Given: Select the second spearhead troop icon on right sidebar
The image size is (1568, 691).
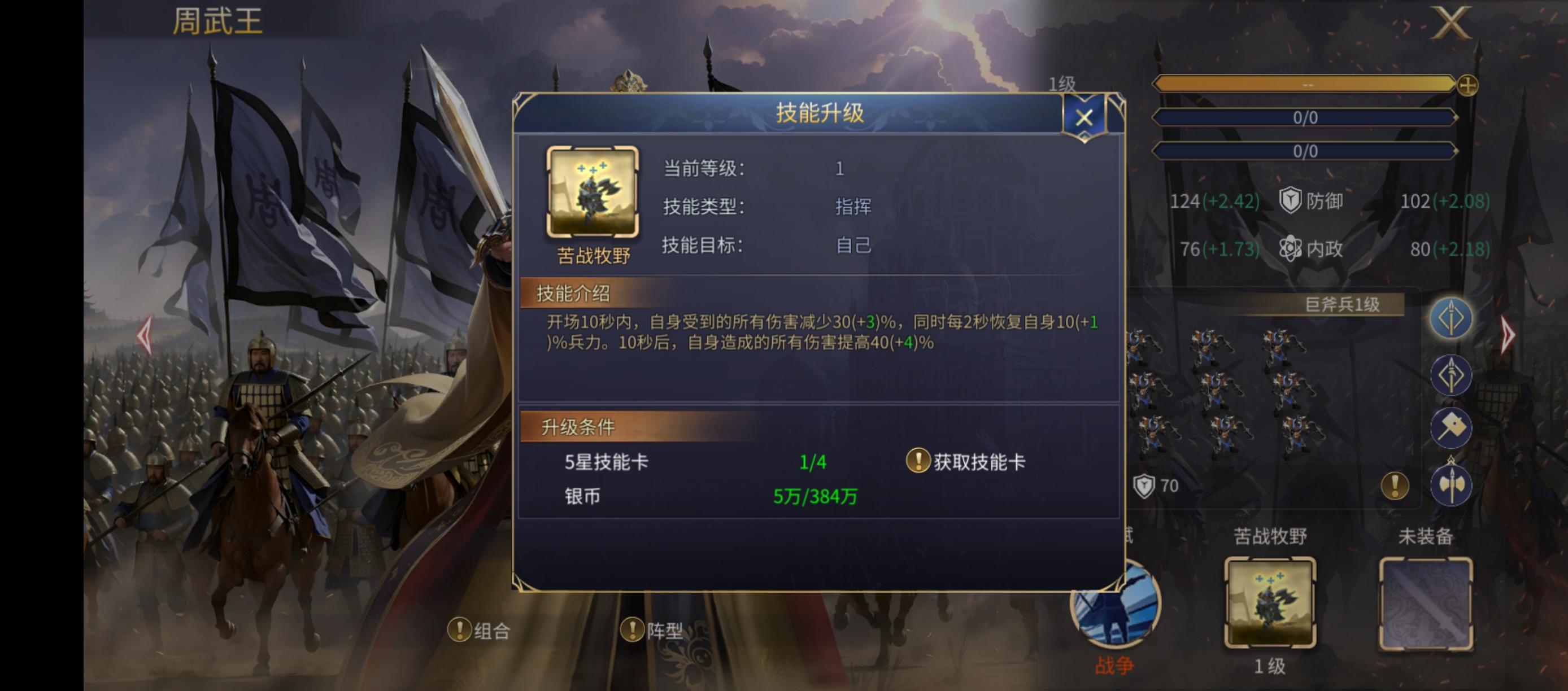Looking at the screenshot, I should 1452,375.
